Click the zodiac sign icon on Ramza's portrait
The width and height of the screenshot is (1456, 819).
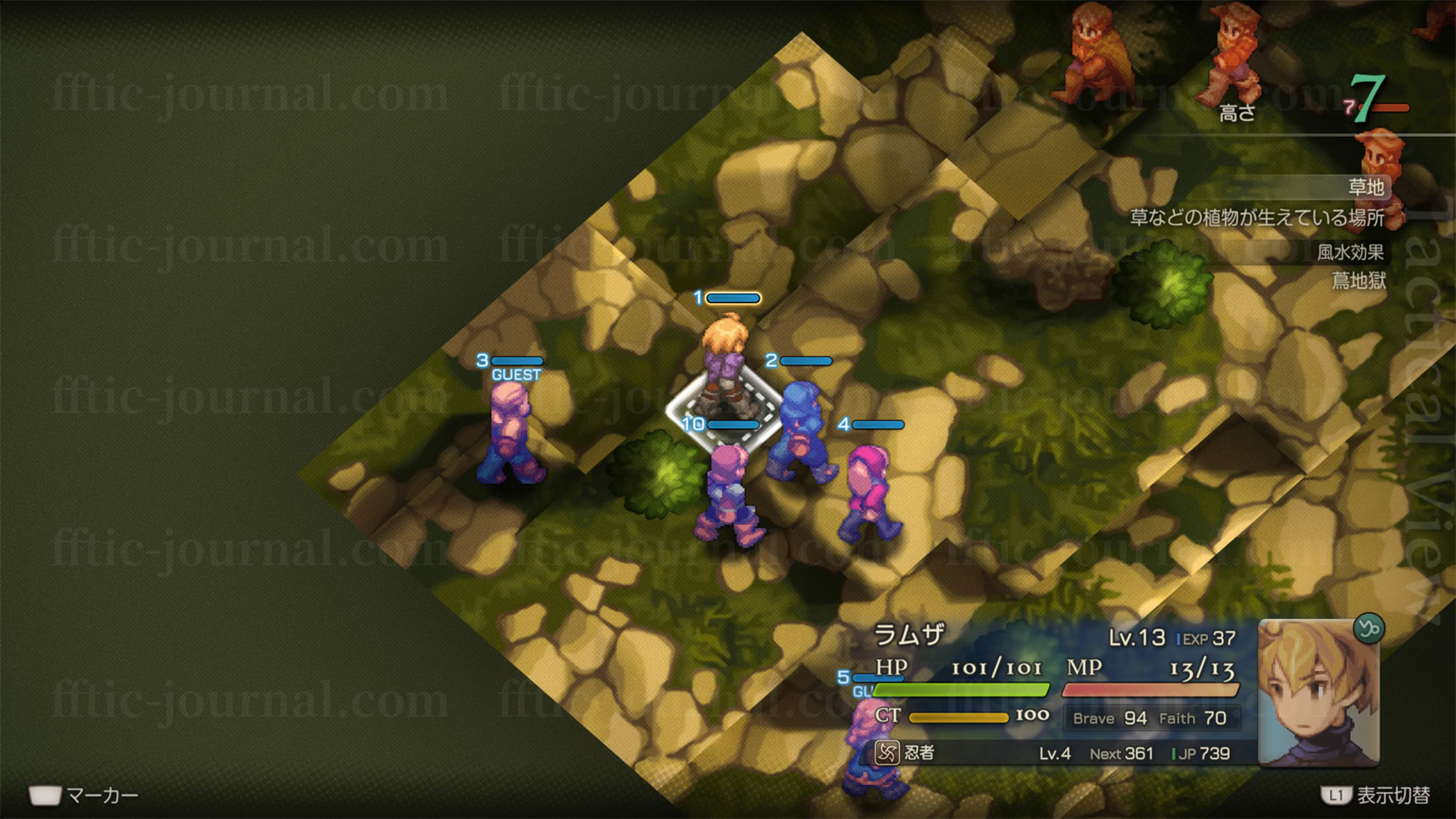[1368, 629]
